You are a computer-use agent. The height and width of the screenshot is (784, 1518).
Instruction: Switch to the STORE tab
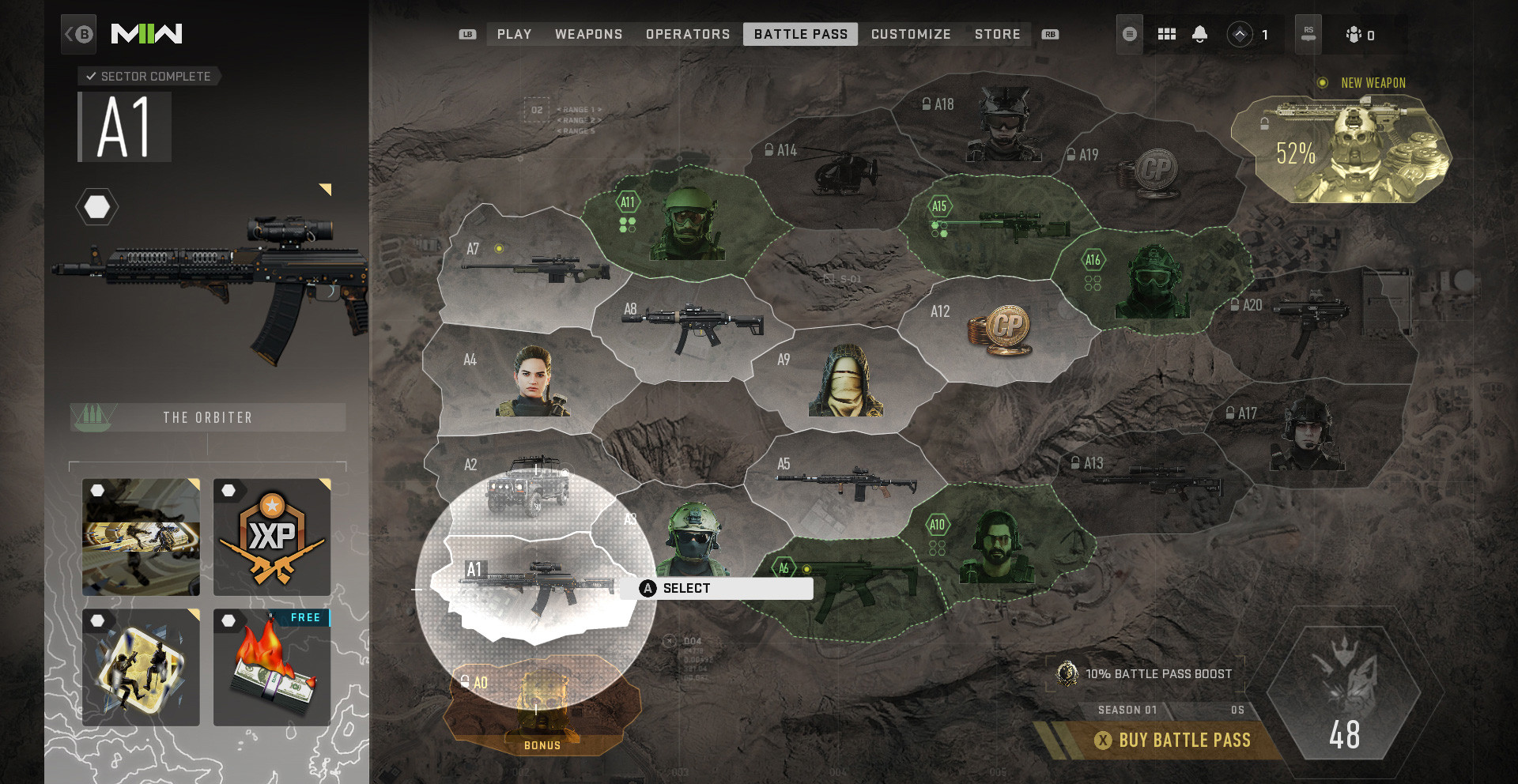pyautogui.click(x=997, y=34)
